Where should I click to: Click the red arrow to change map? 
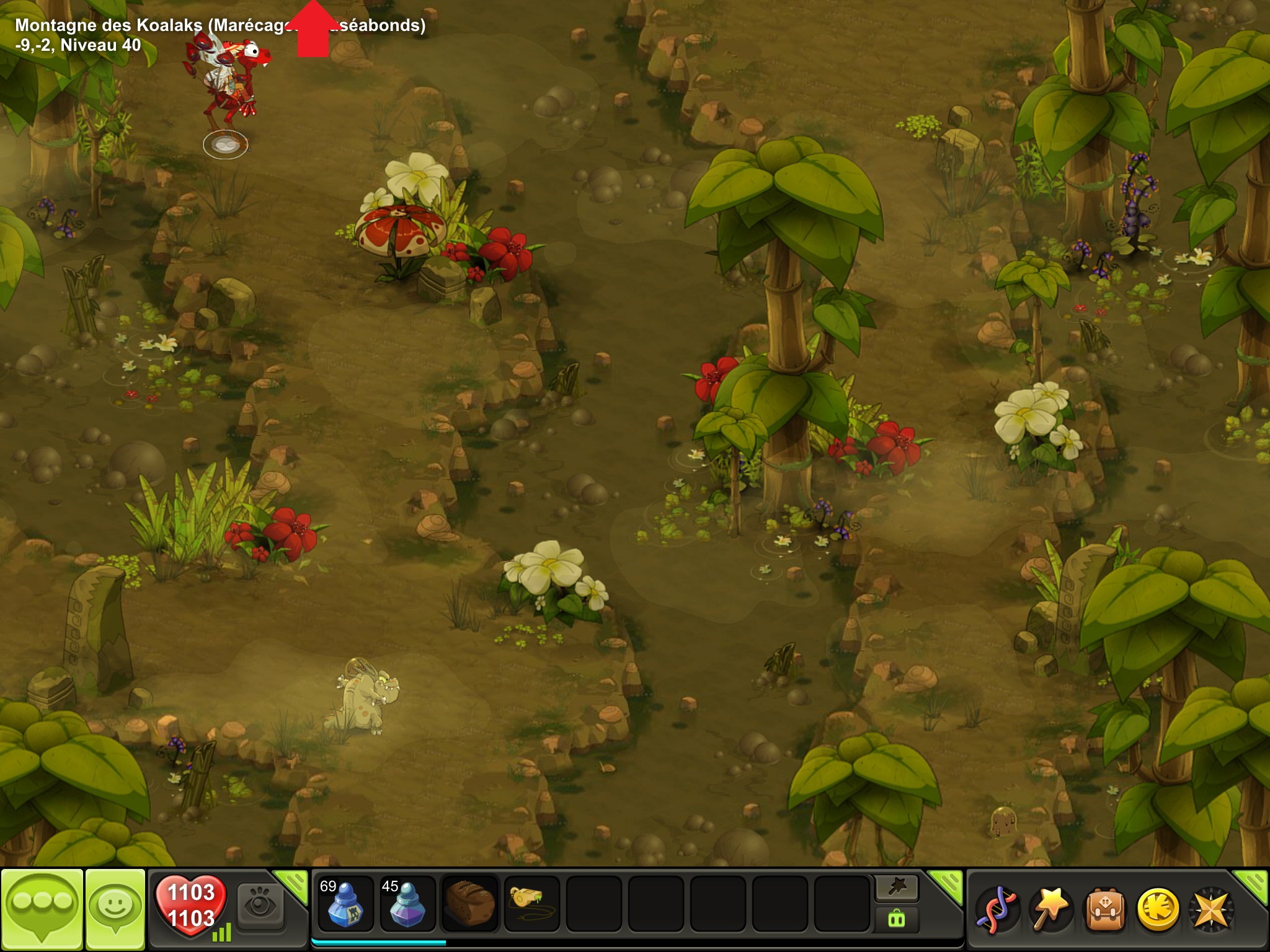pyautogui.click(x=313, y=31)
